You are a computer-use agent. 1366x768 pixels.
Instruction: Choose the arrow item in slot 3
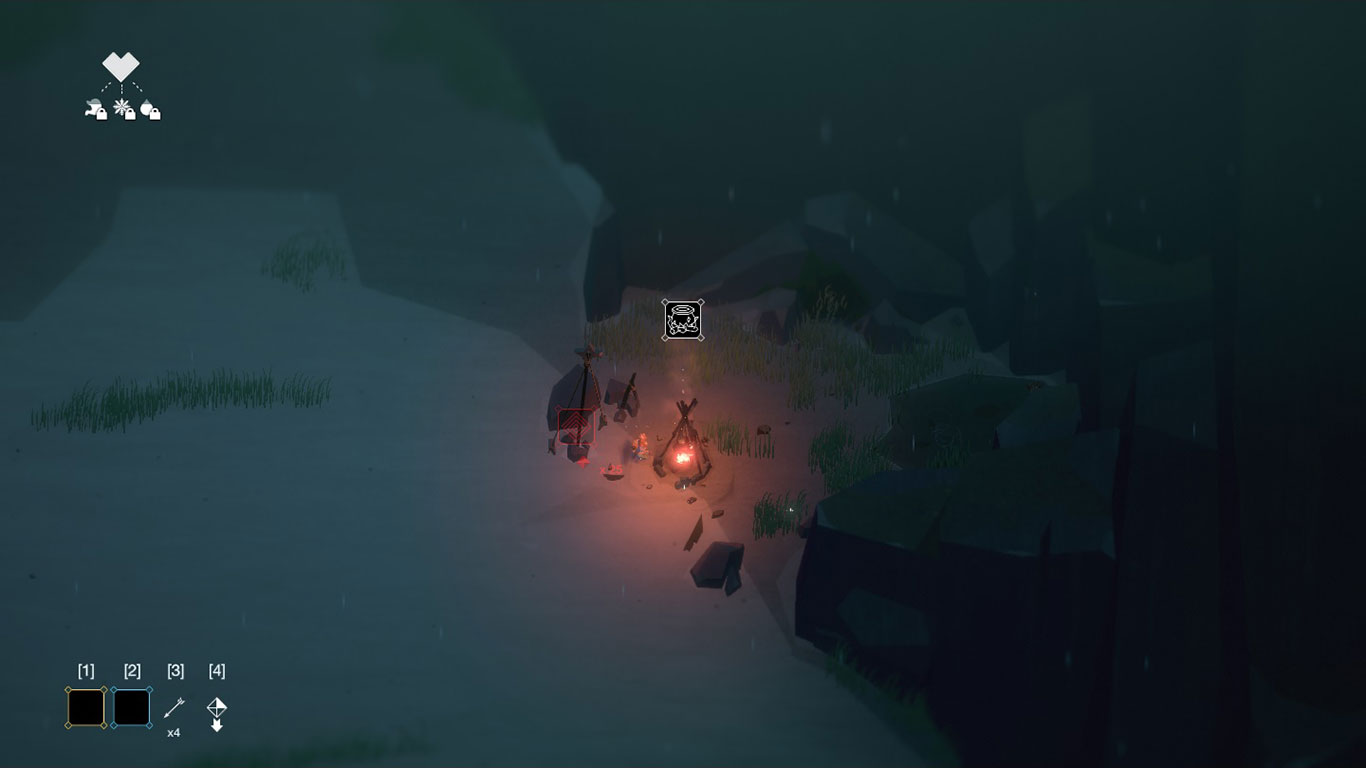coord(174,708)
